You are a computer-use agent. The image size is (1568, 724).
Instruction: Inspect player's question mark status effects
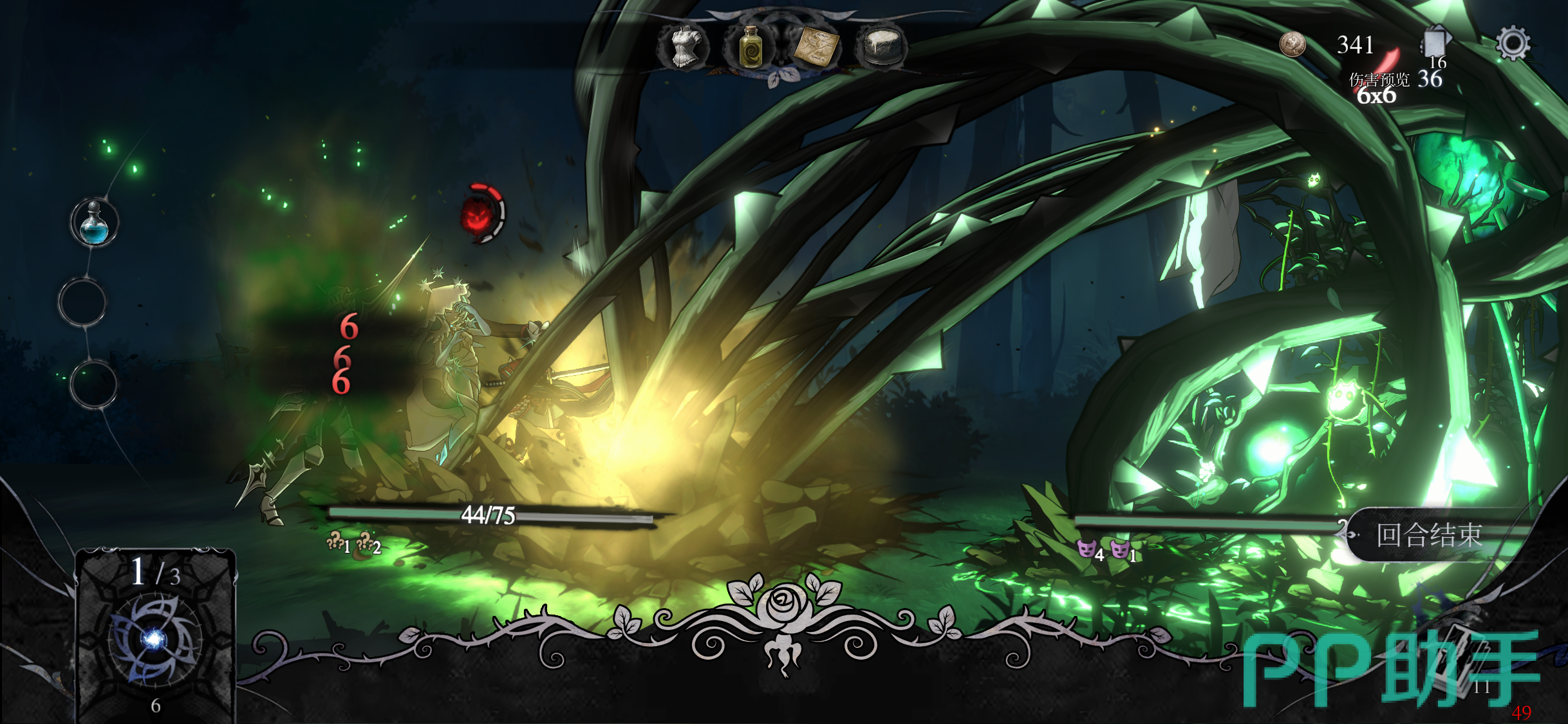coord(353,544)
